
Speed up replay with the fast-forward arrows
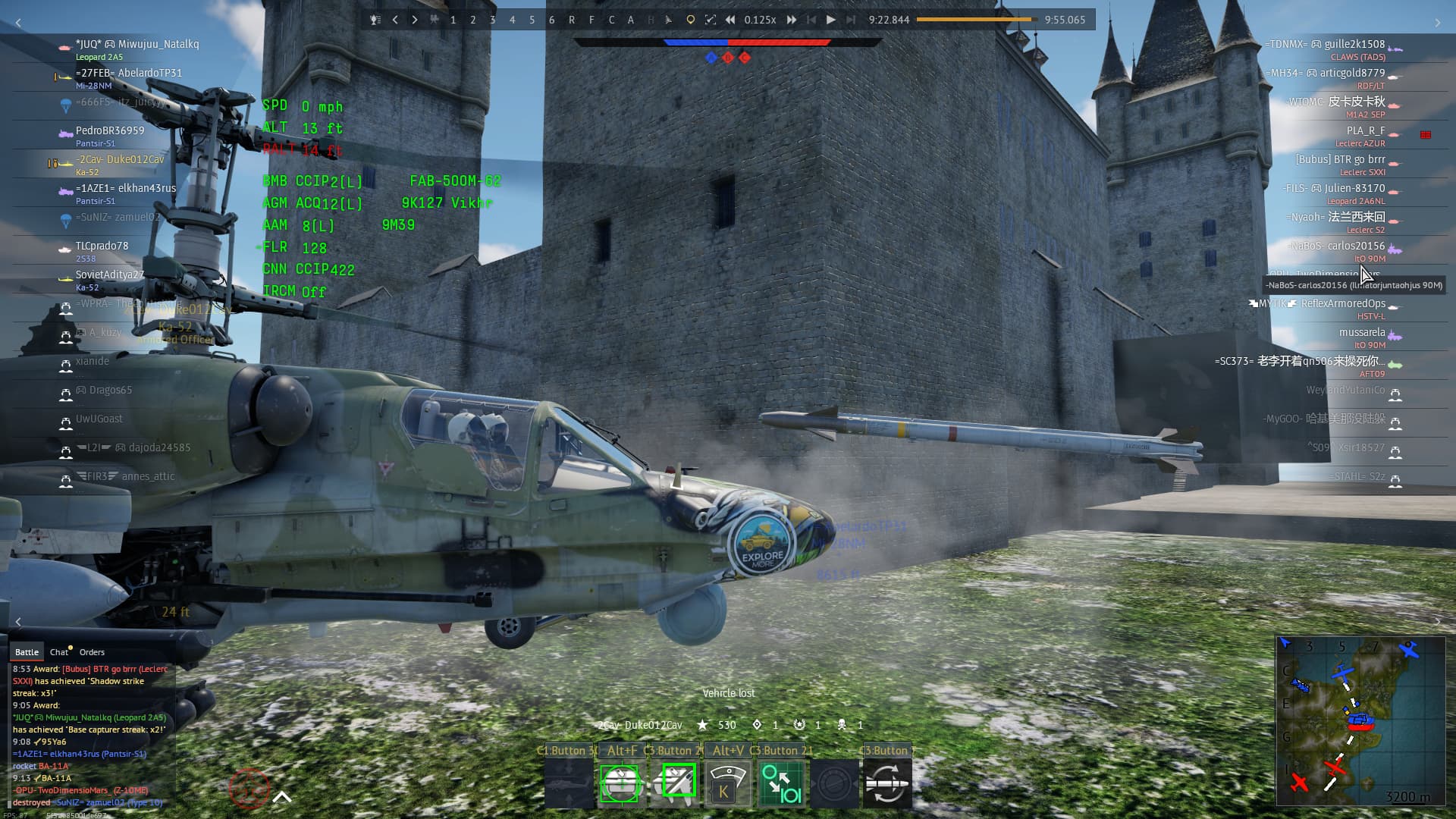click(791, 20)
